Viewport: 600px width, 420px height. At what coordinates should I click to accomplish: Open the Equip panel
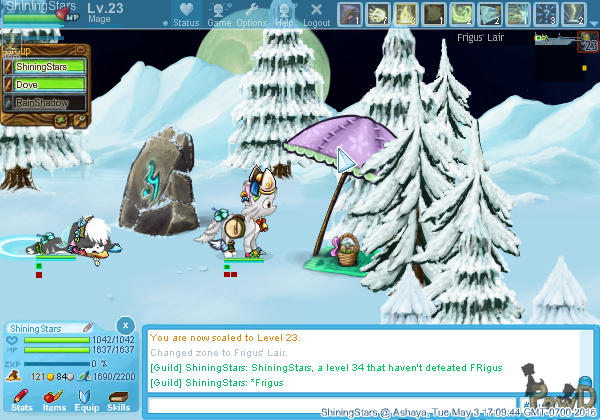click(x=86, y=399)
